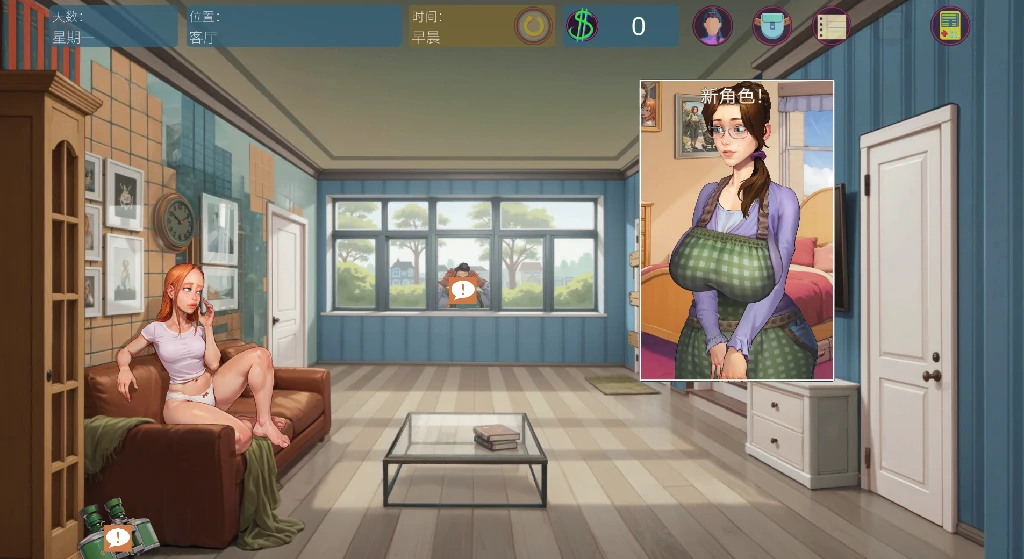1024x559 pixels.
Task: Open the notebook journal icon
Action: pos(831,26)
